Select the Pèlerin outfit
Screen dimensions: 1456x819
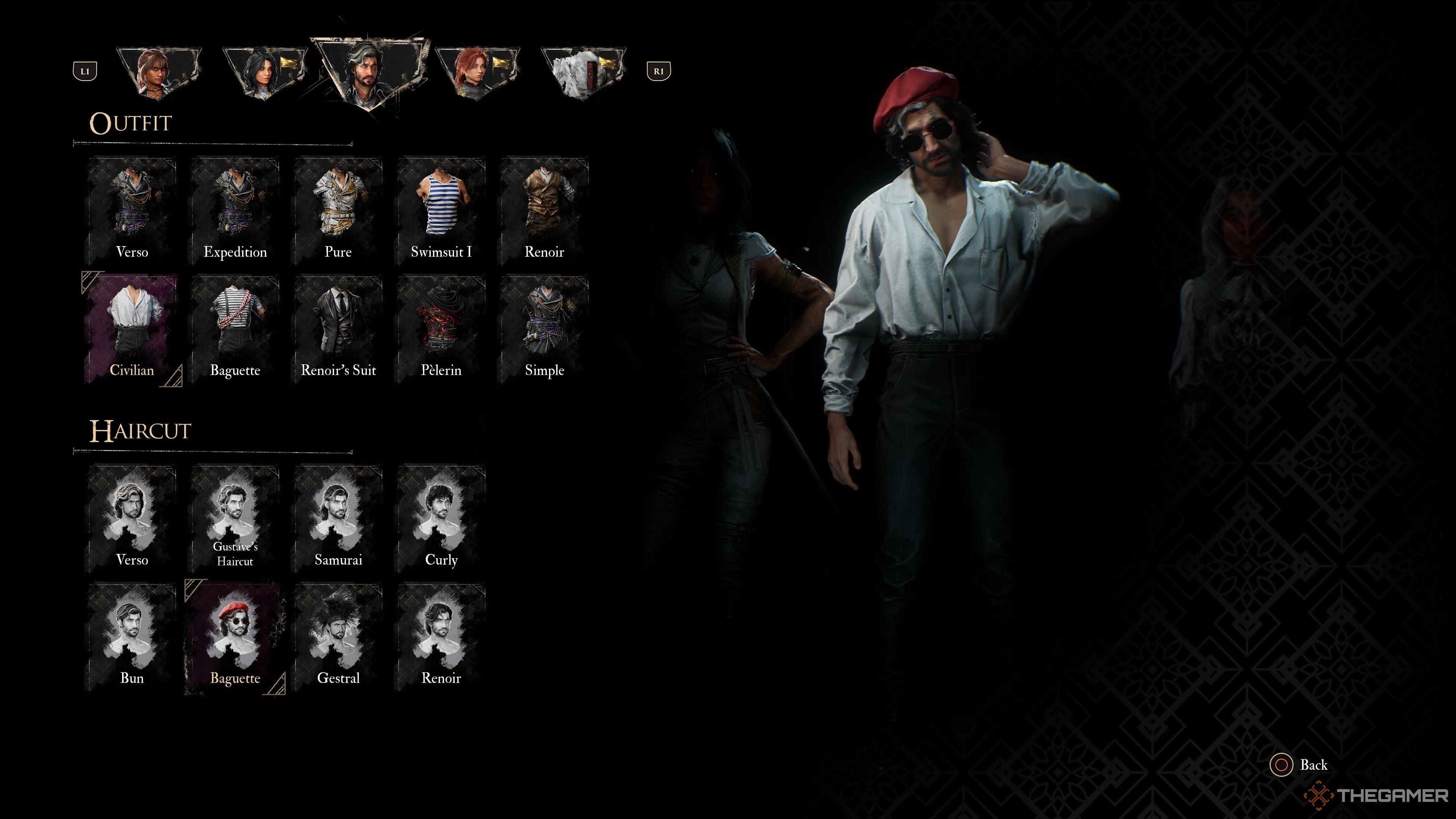point(442,328)
